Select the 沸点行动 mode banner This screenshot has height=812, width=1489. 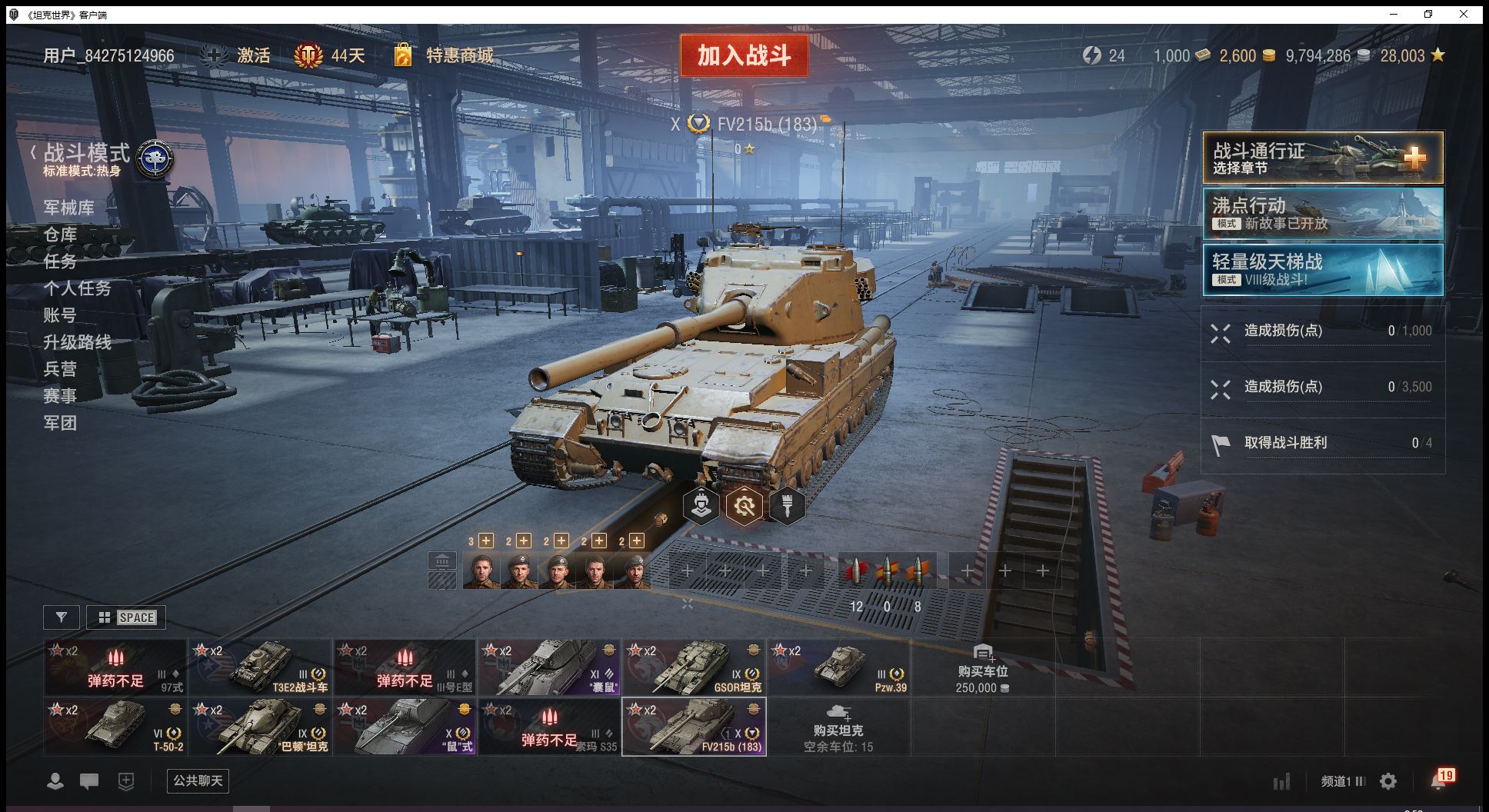pyautogui.click(x=1322, y=214)
